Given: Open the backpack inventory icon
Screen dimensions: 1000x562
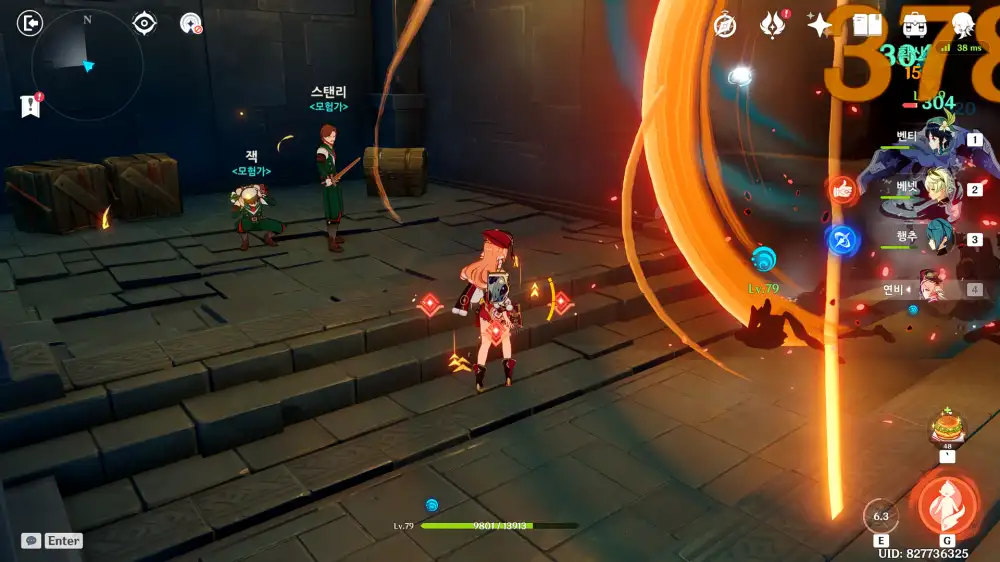Looking at the screenshot, I should click(914, 25).
